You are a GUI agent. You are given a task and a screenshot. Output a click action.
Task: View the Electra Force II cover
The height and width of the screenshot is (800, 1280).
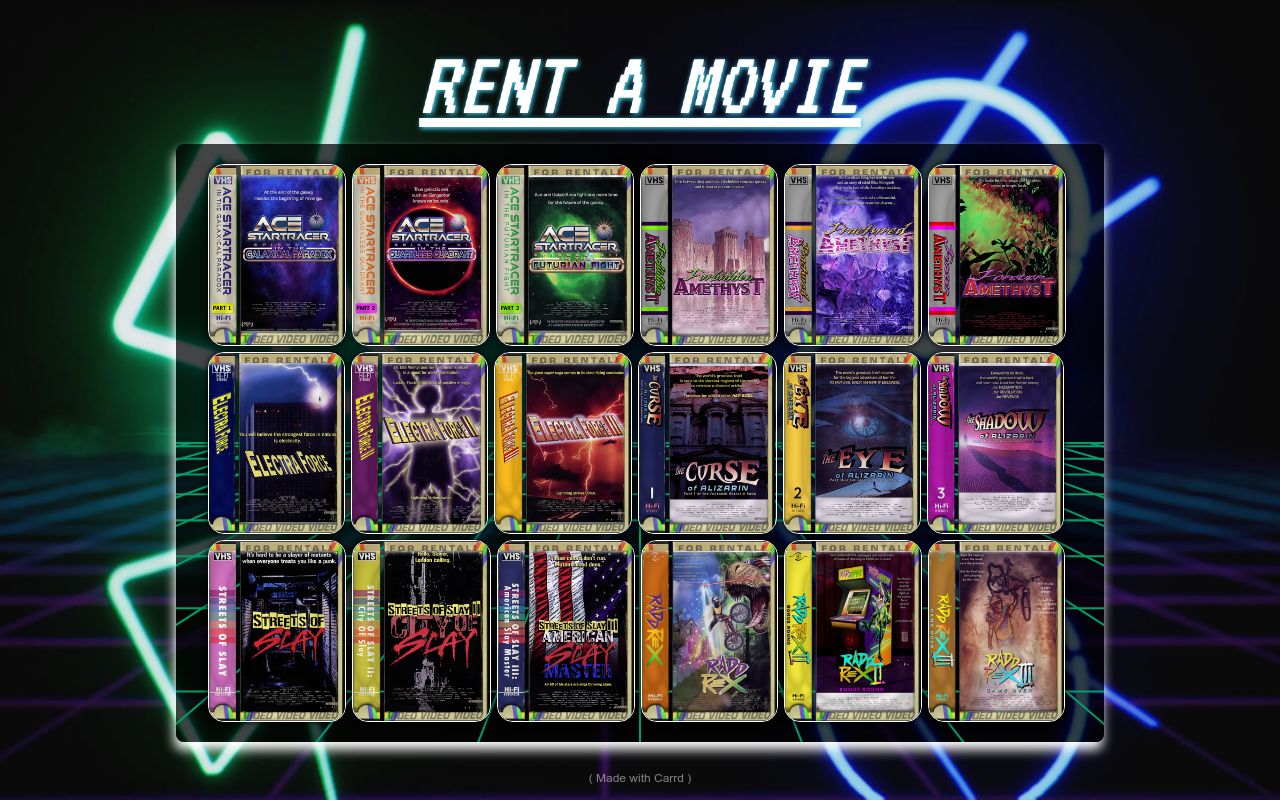point(420,442)
